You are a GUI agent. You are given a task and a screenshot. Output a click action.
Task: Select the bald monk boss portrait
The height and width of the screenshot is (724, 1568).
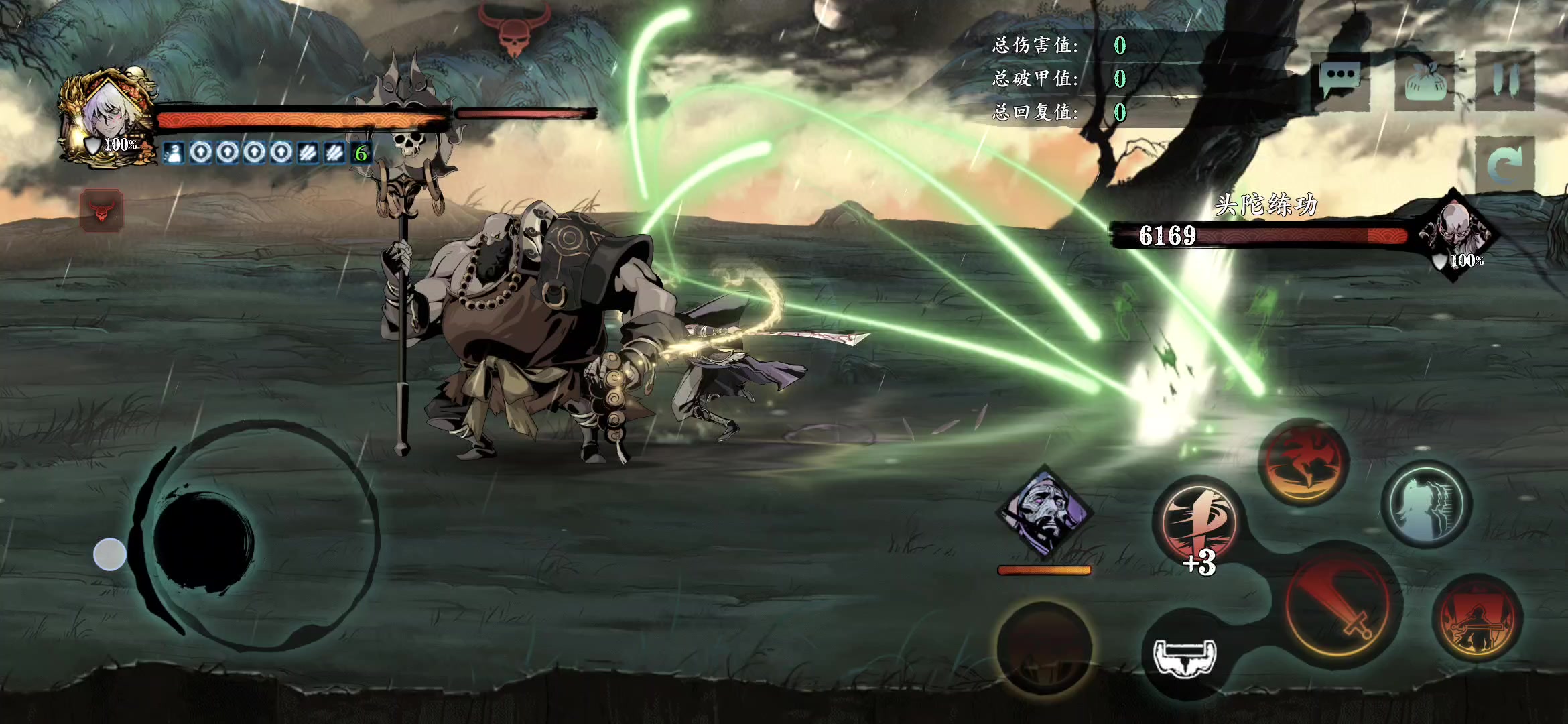1455,231
